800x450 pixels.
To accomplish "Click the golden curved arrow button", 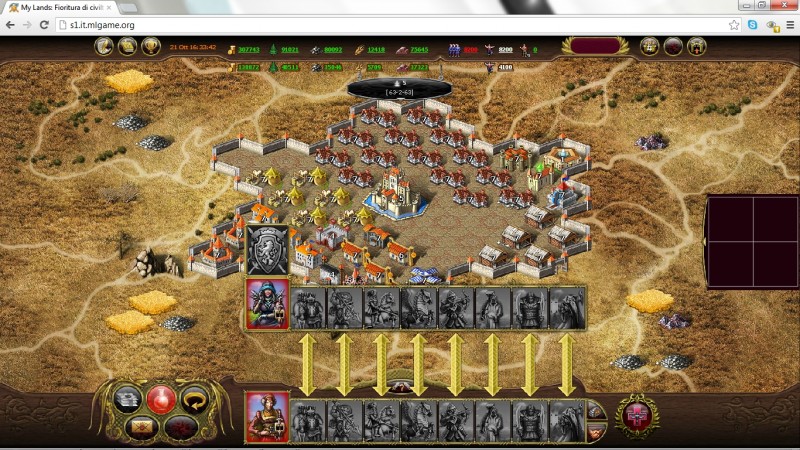I will tap(193, 399).
